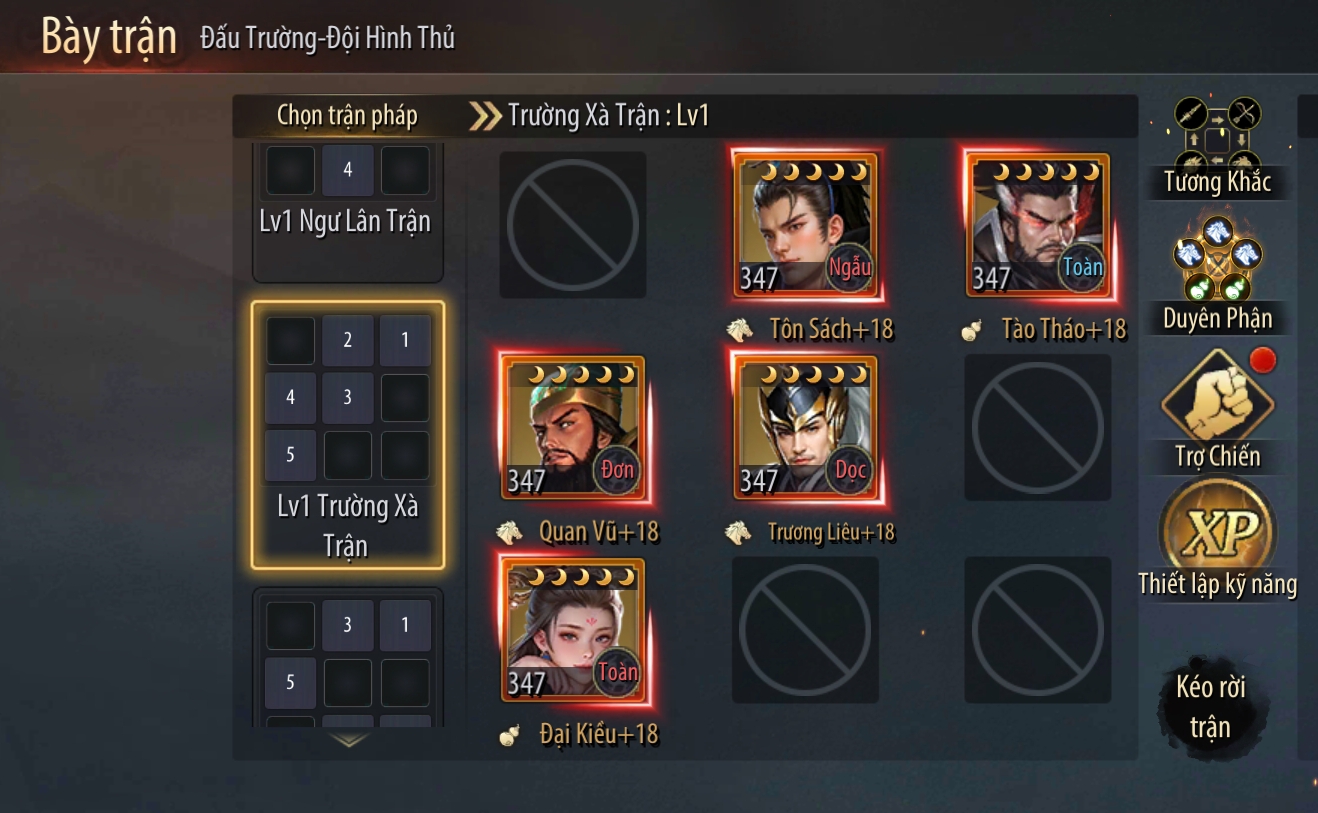Viewport: 1318px width, 813px height.
Task: Choose the Lv1 Trường Xà Trận formation
Action: click(347, 435)
